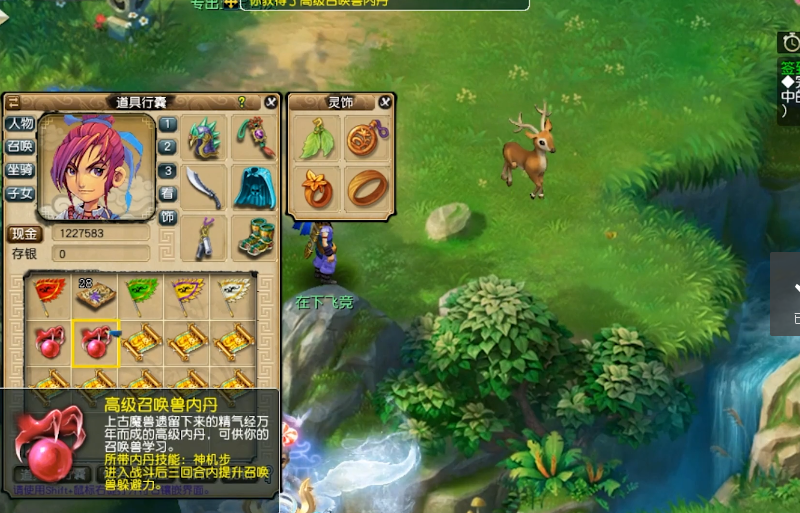This screenshot has height=513, width=800.
Task: Choose the plain orange ring accessory
Action: coord(367,187)
